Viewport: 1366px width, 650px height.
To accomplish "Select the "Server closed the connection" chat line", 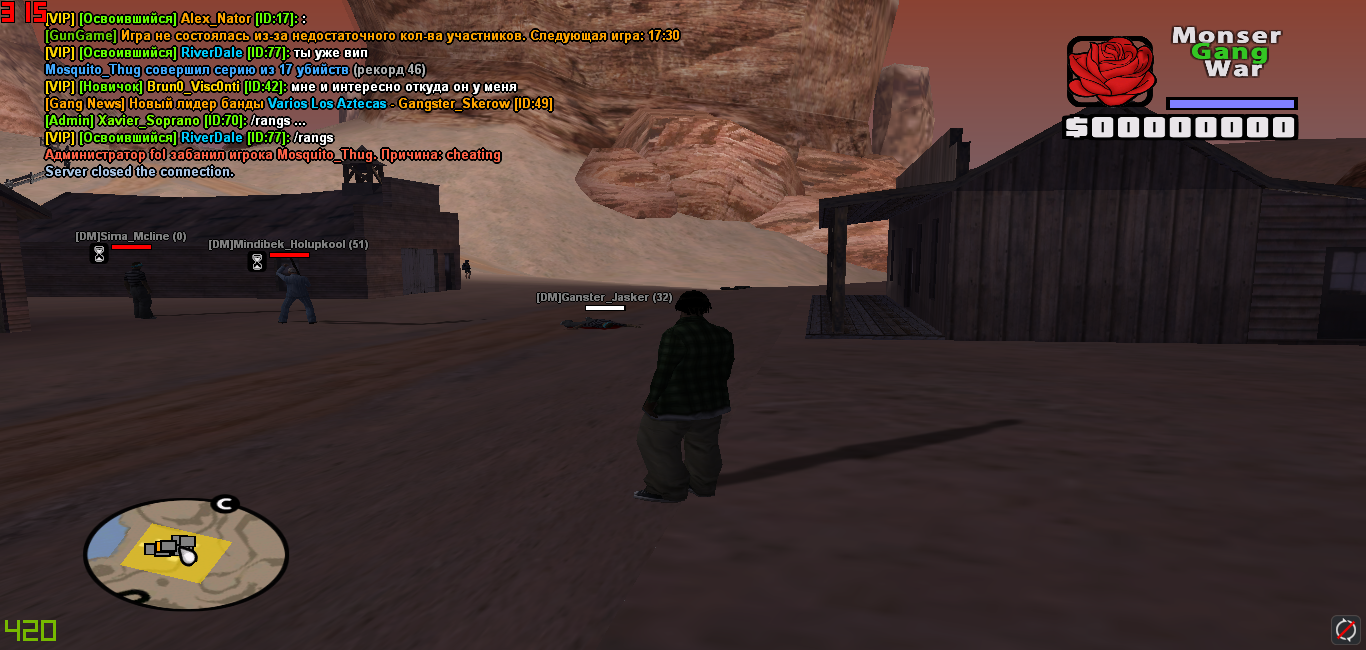I will tap(139, 172).
